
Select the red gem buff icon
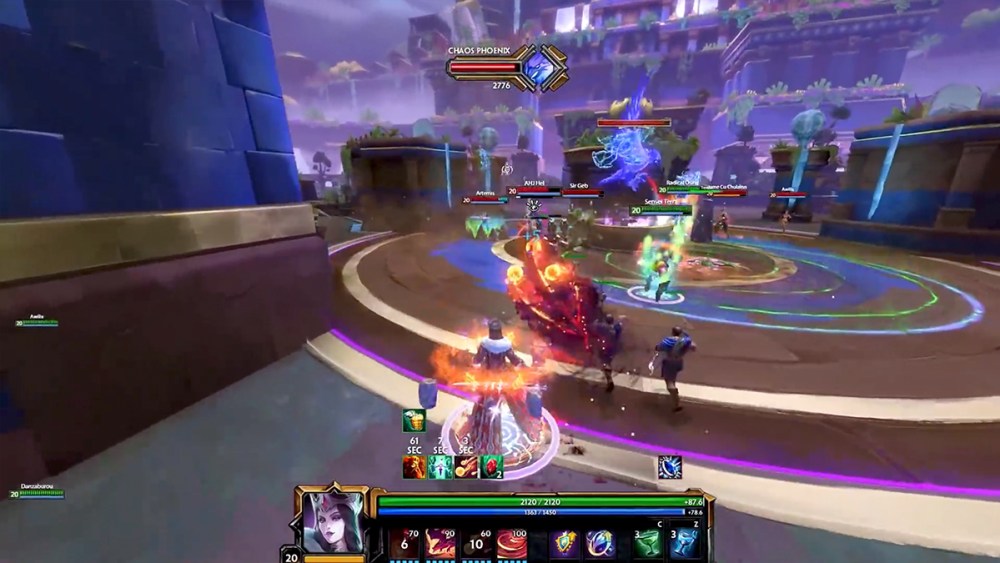point(491,467)
